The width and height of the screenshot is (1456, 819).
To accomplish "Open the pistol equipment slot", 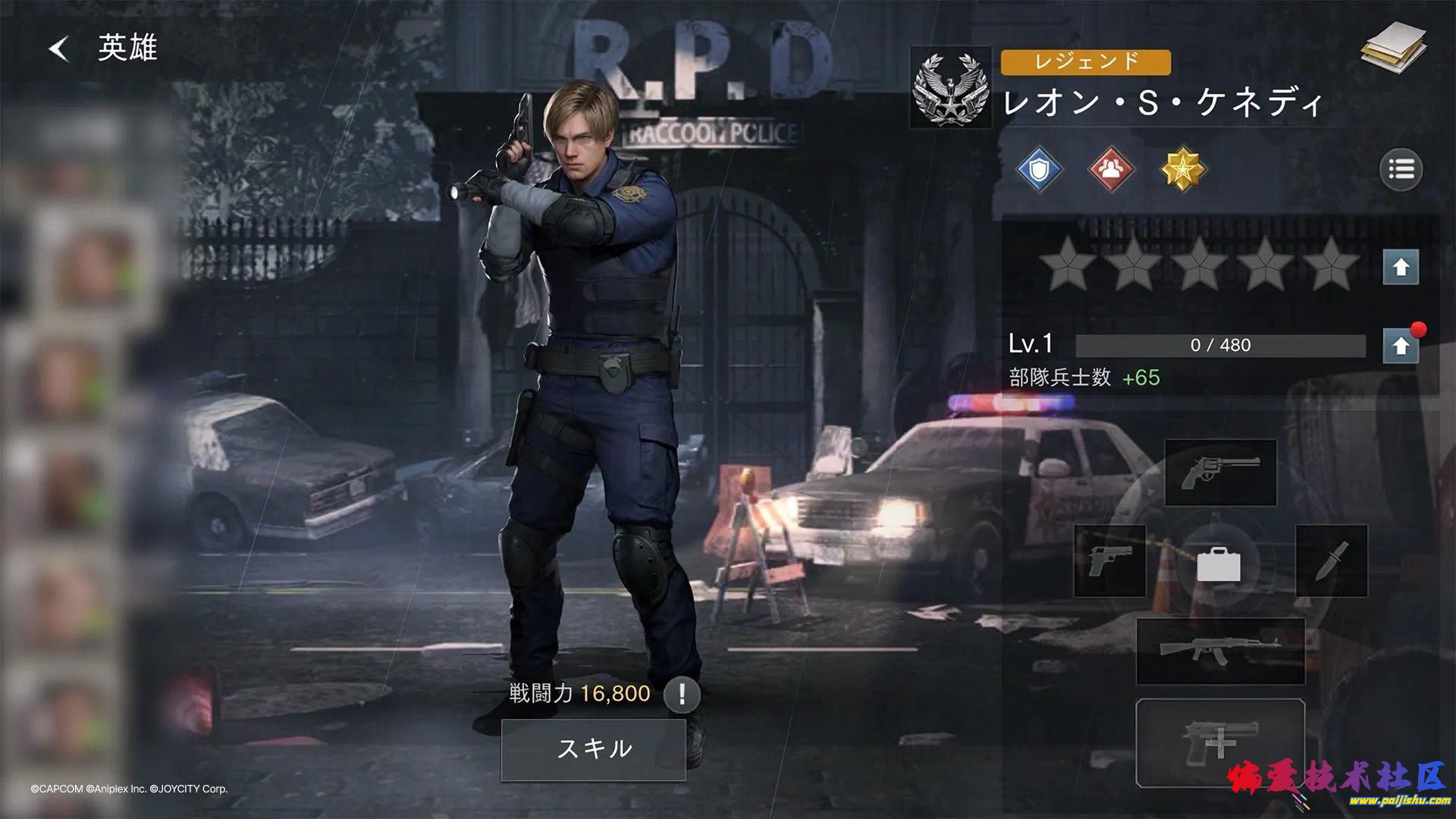I will pos(1109,561).
